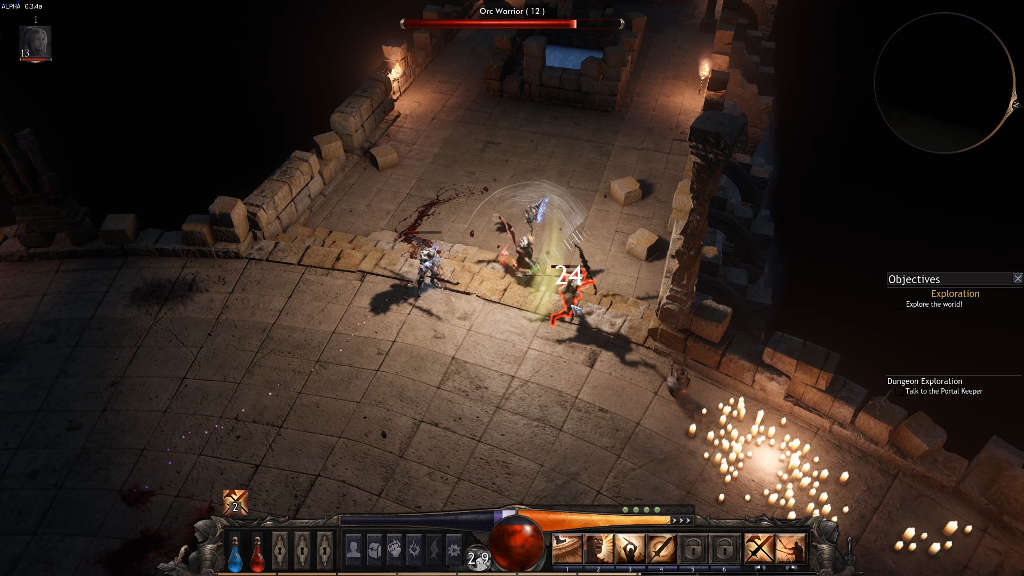Select the Exploration objective title
The image size is (1024, 576).
[955, 294]
